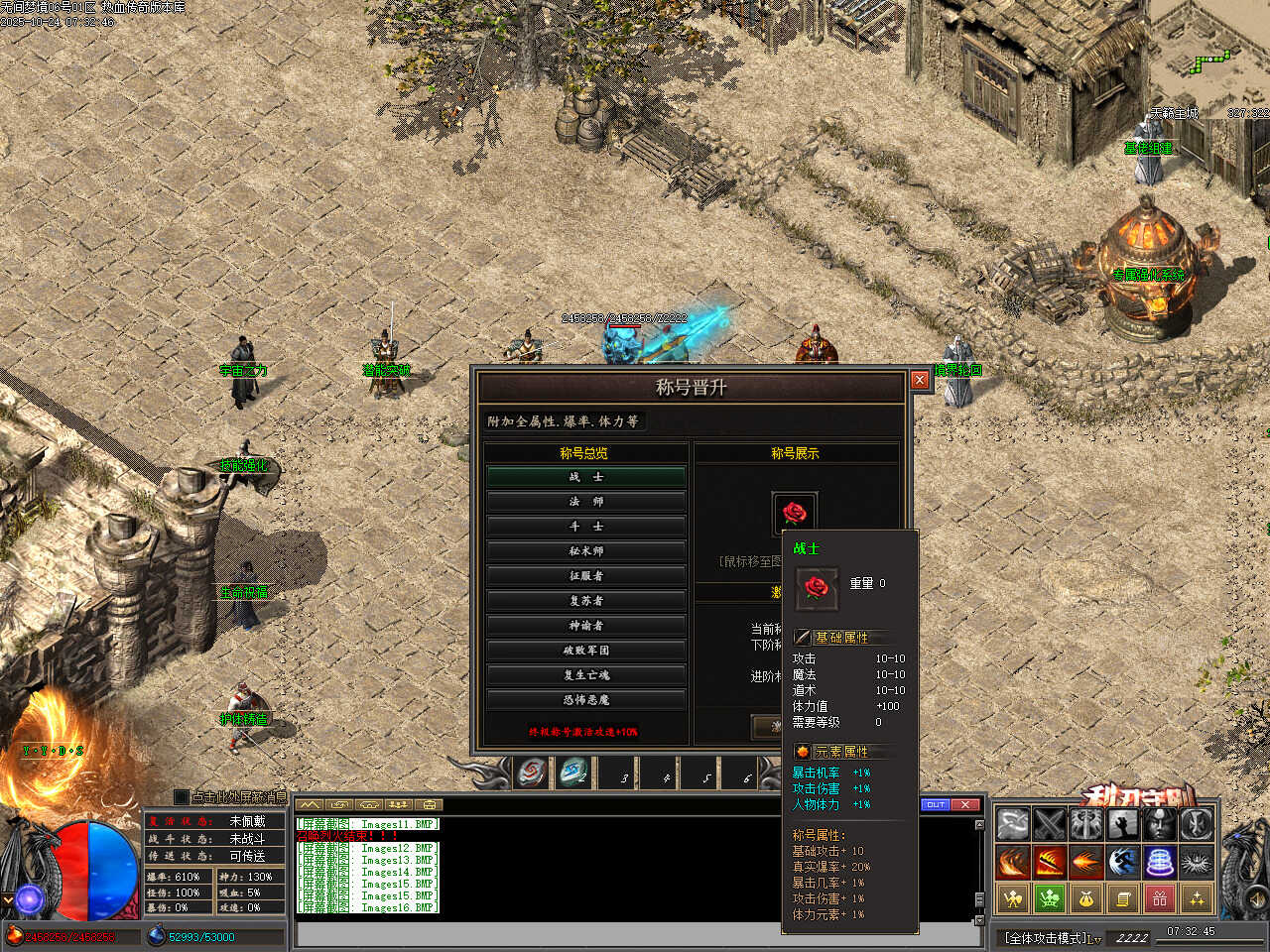
Task: Click the blue OUT button on chat panel
Action: [935, 804]
